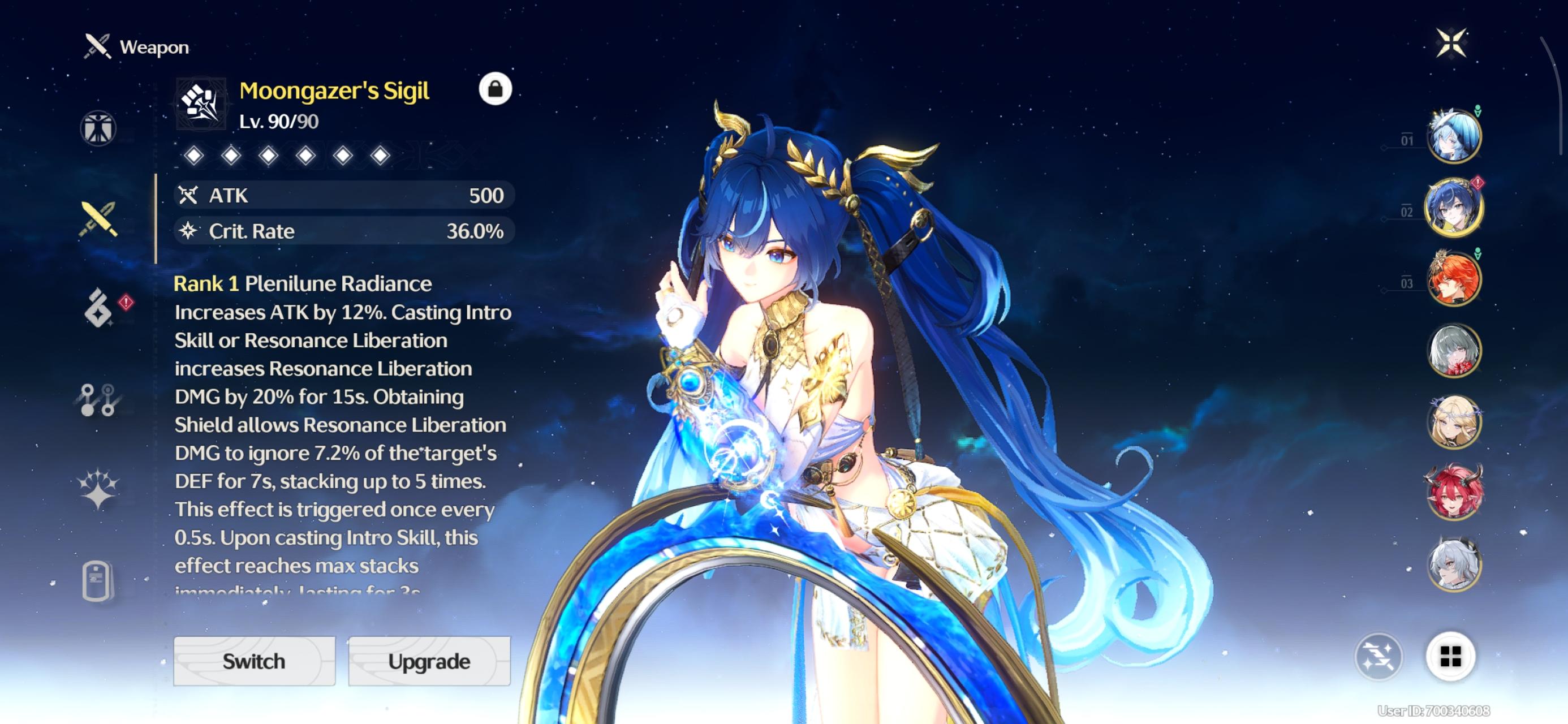Select character portrait 01 on the right
This screenshot has width=1568, height=724.
tap(1455, 136)
